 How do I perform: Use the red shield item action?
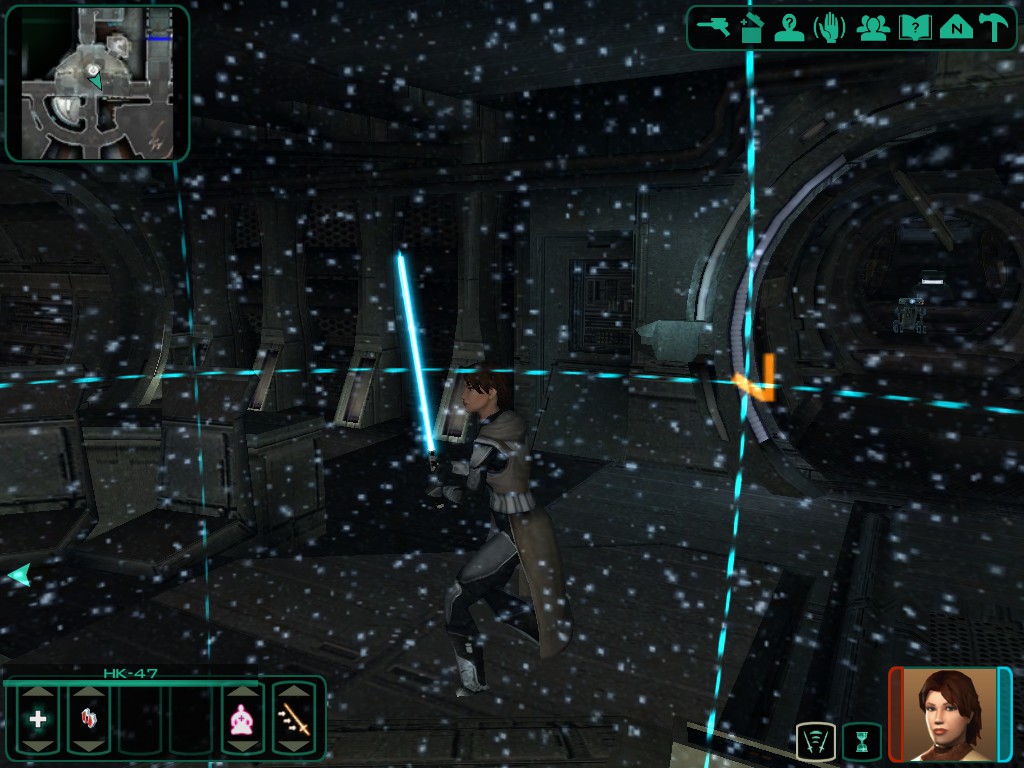(x=88, y=719)
